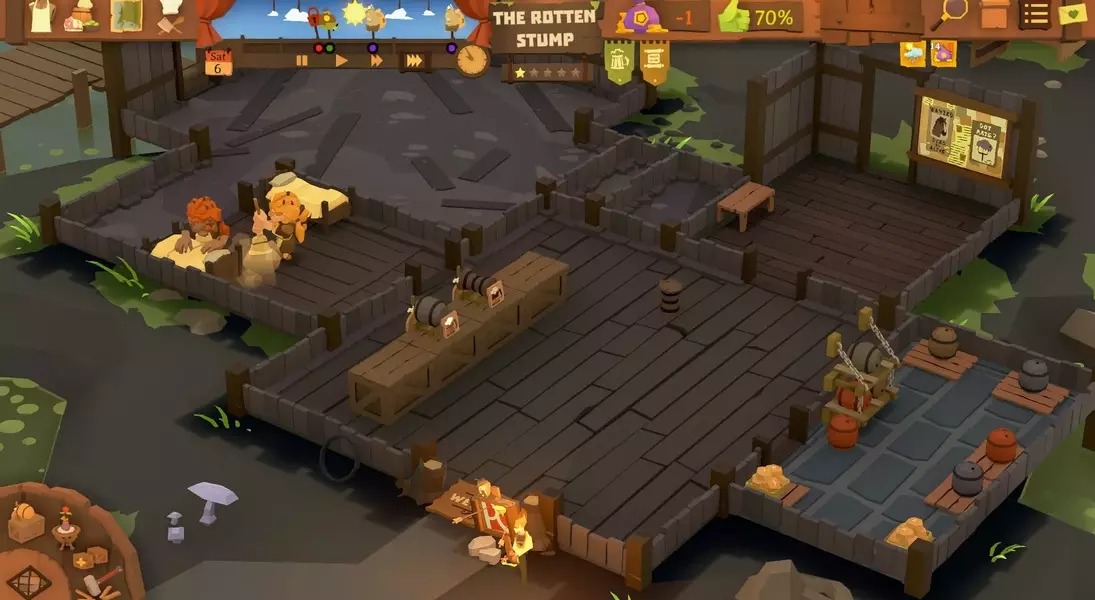Open the storage crate icon

994,14
